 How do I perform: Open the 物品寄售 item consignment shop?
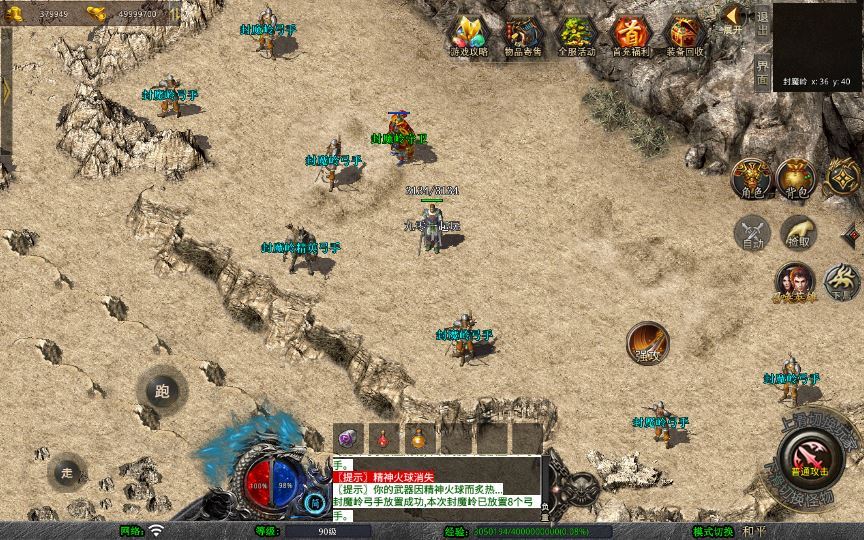point(521,35)
